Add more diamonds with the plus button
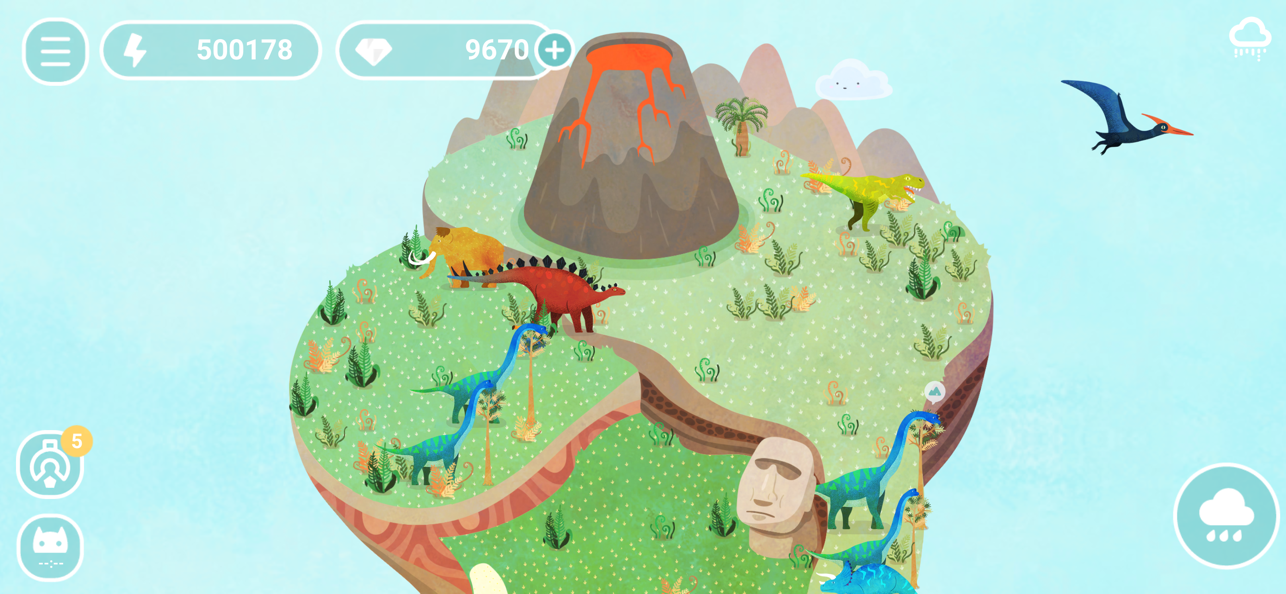 pyautogui.click(x=554, y=50)
